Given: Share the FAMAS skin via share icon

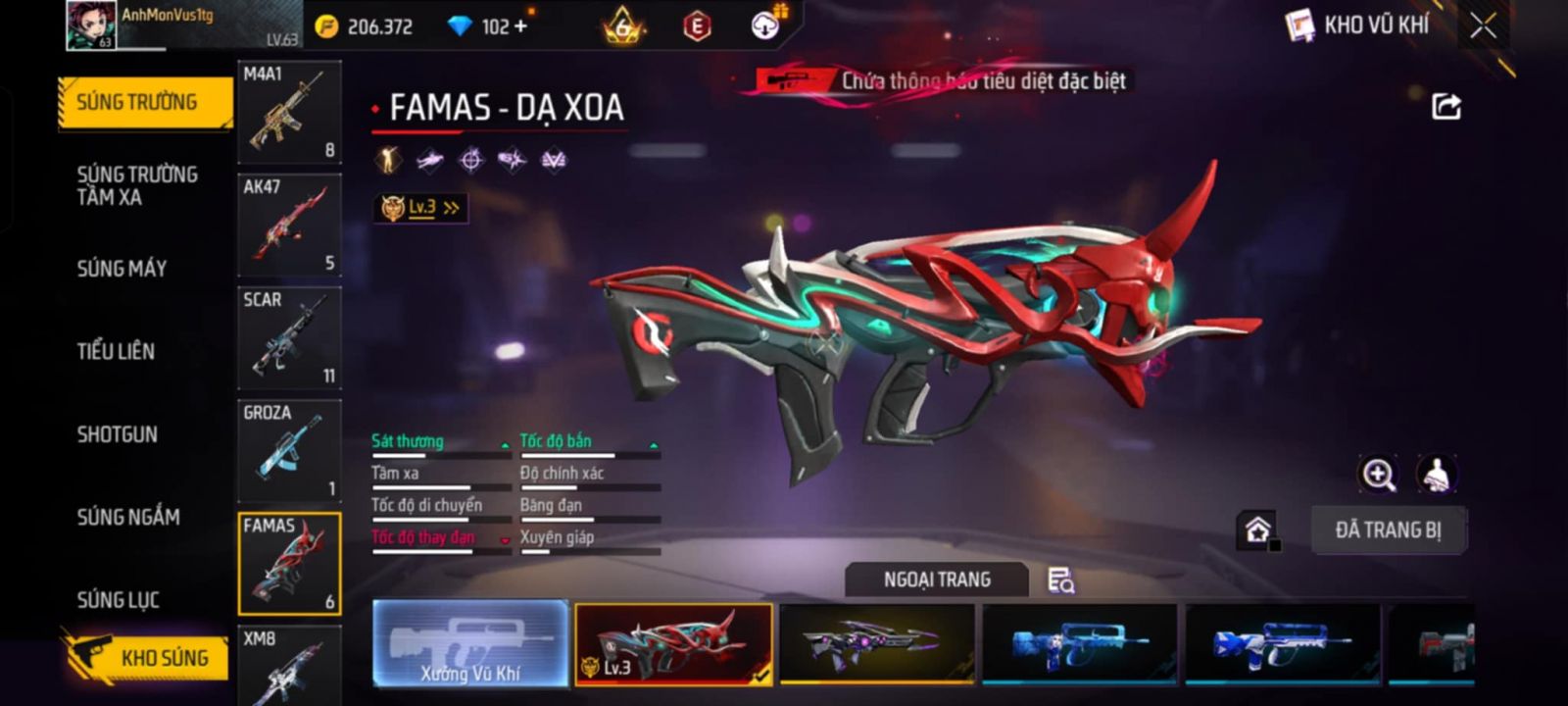Looking at the screenshot, I should click(x=1446, y=106).
